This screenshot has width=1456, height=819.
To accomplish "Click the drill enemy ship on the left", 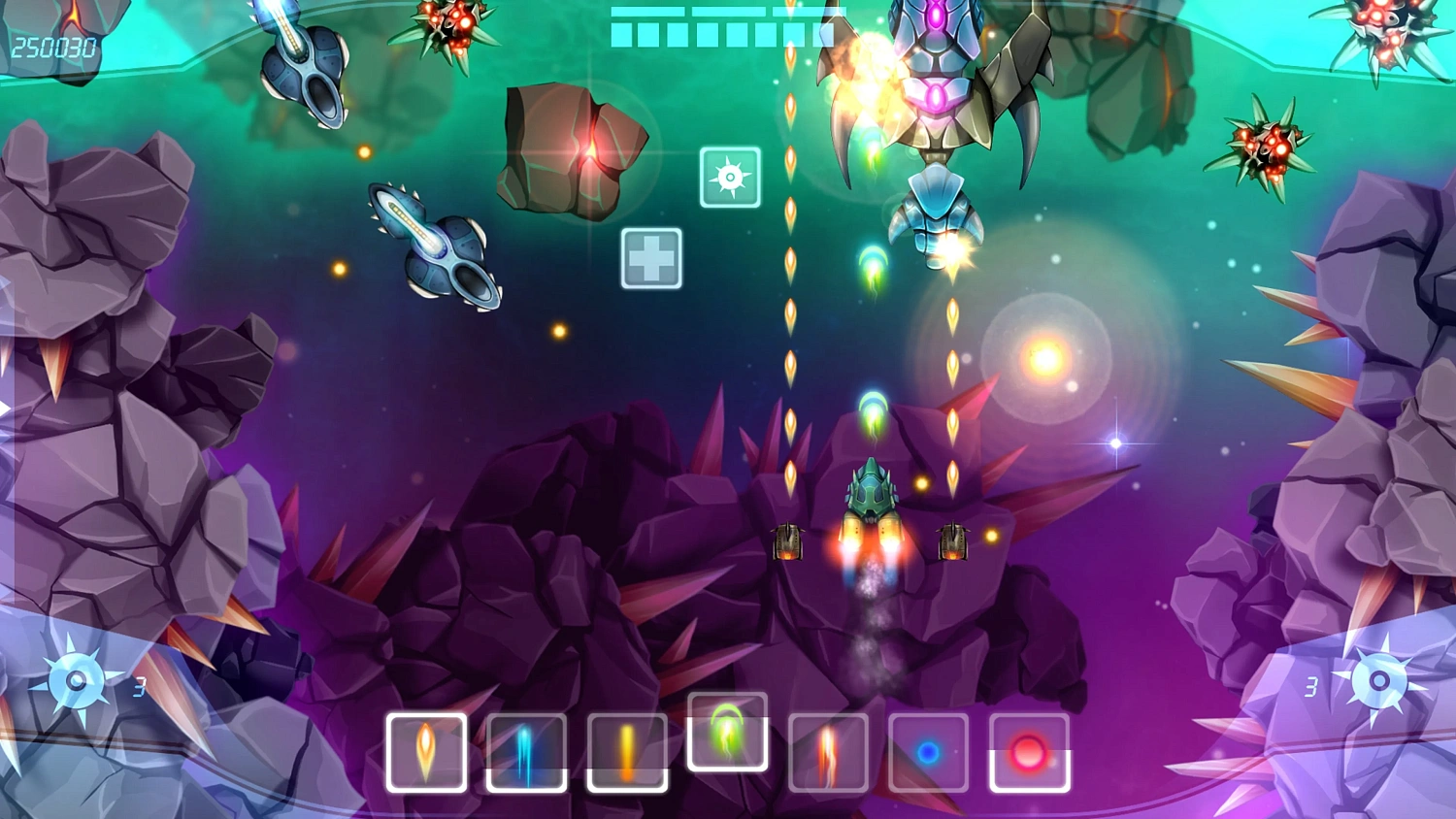I will pos(432,247).
